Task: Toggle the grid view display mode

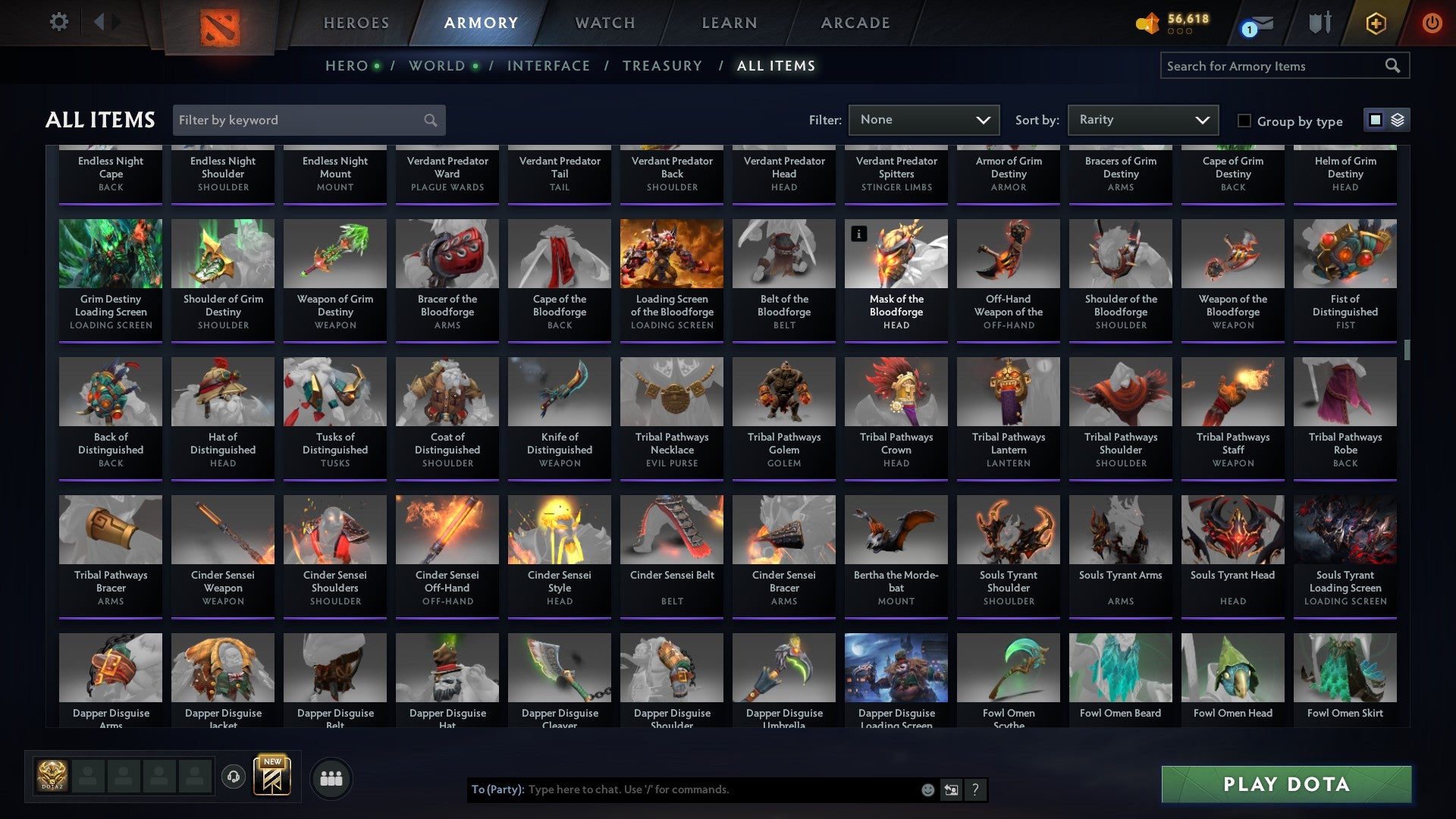Action: pyautogui.click(x=1375, y=120)
